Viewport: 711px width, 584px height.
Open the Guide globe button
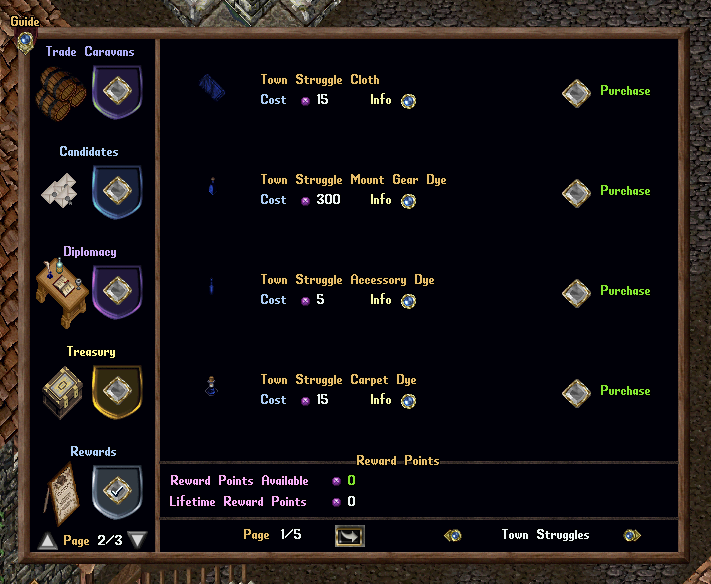click(26, 41)
